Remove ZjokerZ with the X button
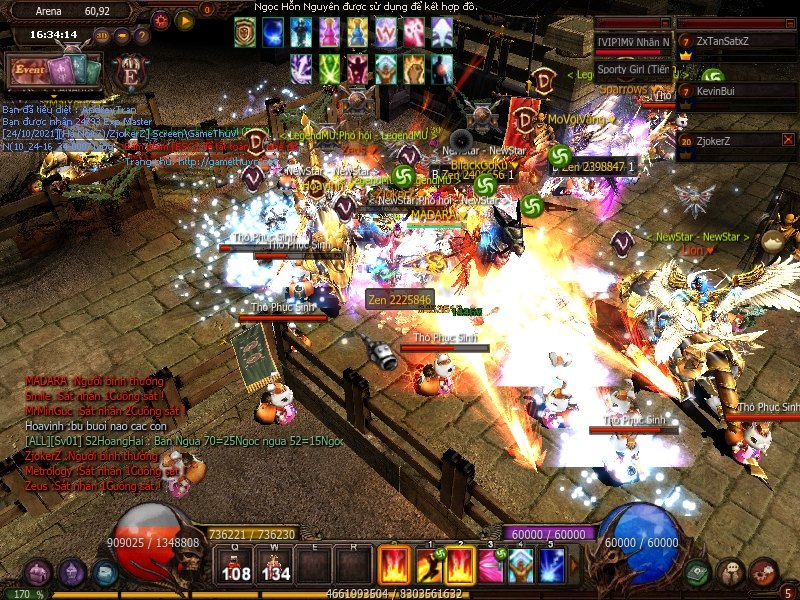The height and width of the screenshot is (600, 800). pos(788,140)
